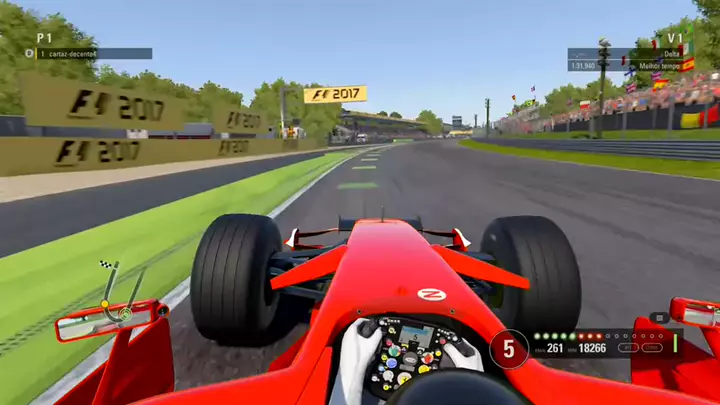Click the checkered finish flag on minimap
Screen dimensions: 720x405
[x=105, y=265]
